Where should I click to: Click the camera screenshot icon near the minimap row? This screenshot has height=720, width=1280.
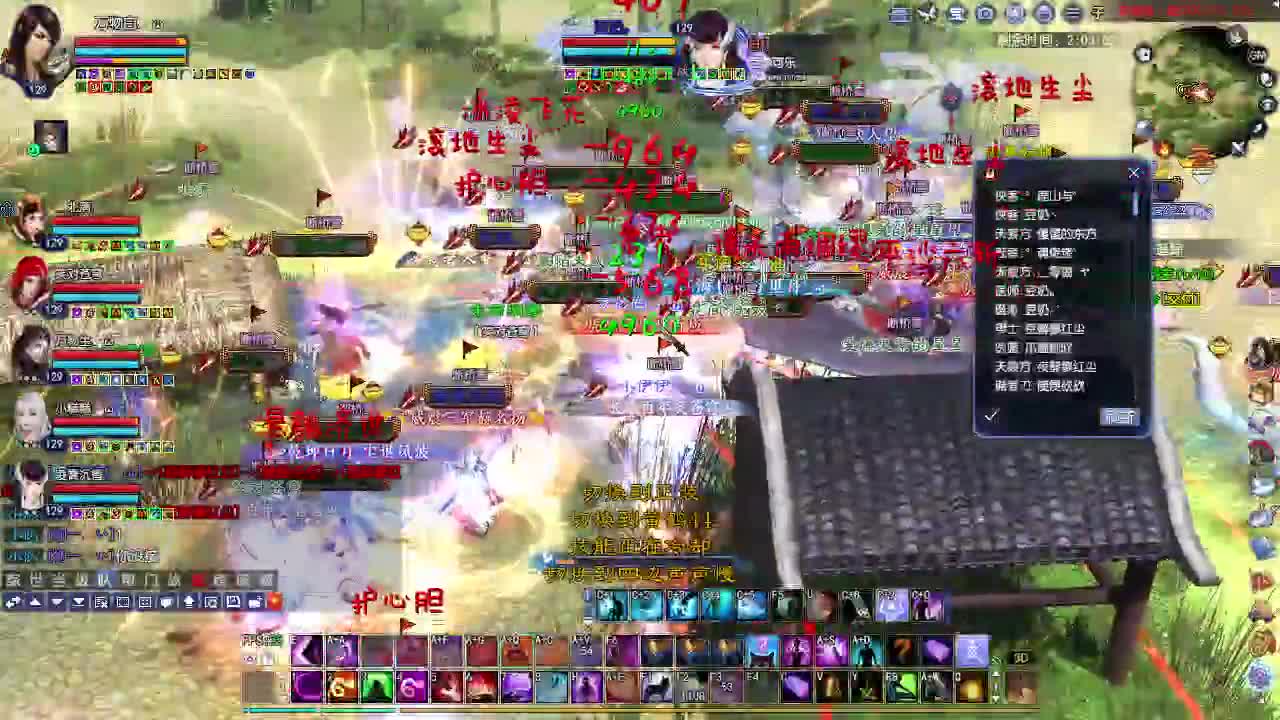(983, 13)
